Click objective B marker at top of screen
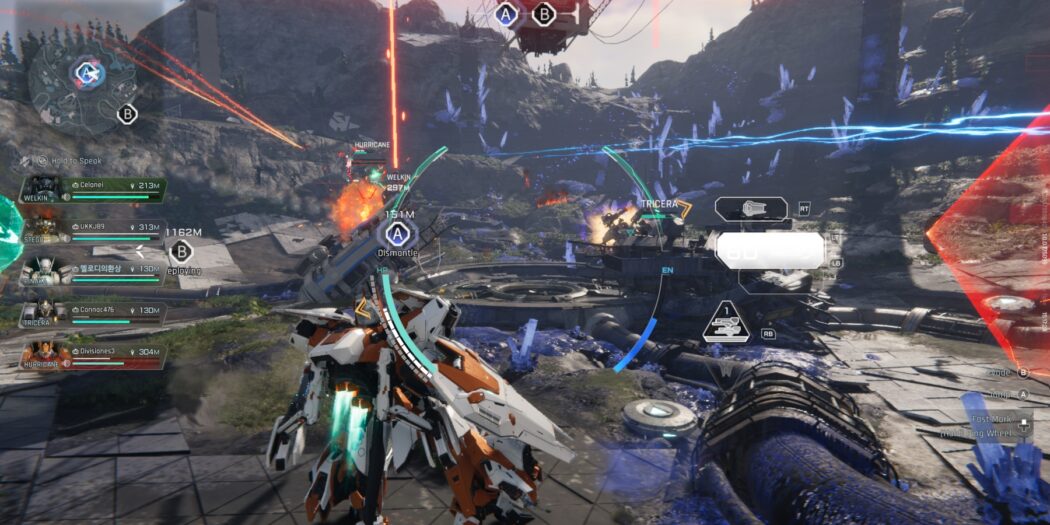Image resolution: width=1050 pixels, height=525 pixels. tap(544, 14)
